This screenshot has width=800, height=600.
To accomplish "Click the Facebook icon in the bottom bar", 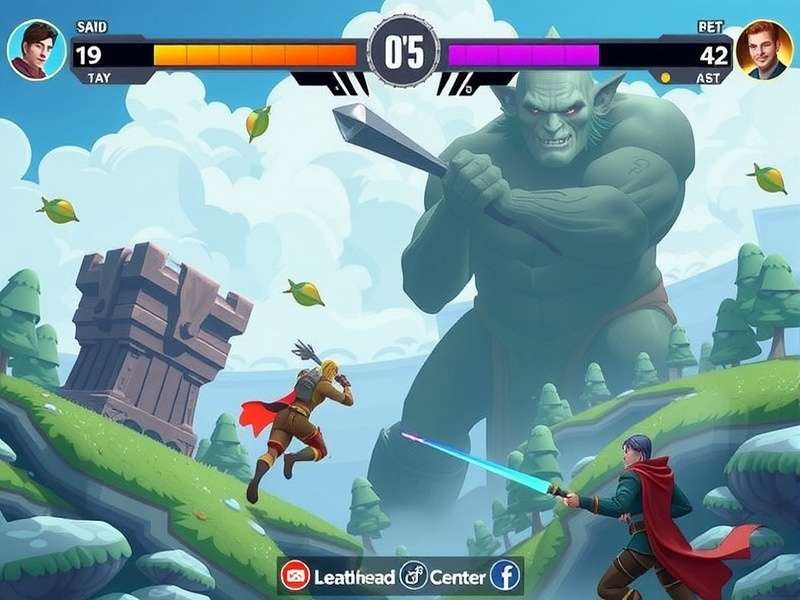I will pos(506,576).
